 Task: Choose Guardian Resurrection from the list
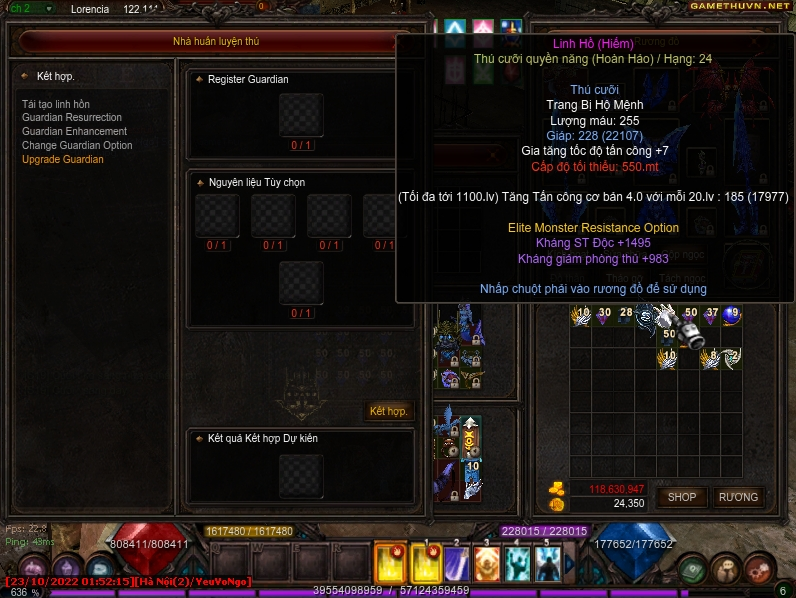[72, 118]
